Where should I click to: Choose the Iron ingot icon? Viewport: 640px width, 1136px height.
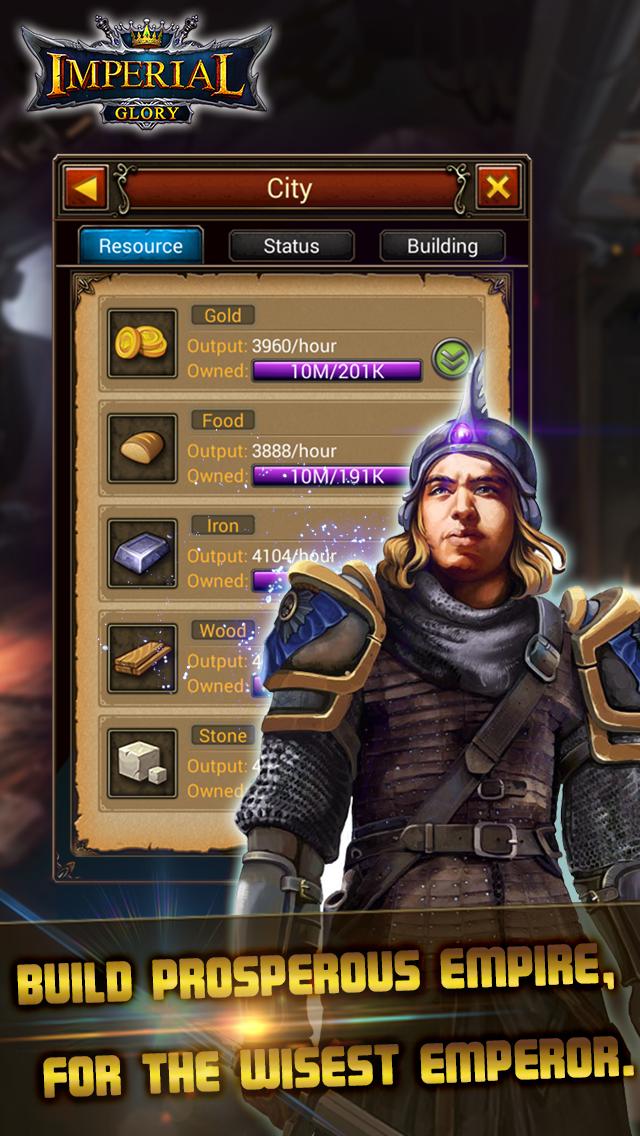(142, 553)
